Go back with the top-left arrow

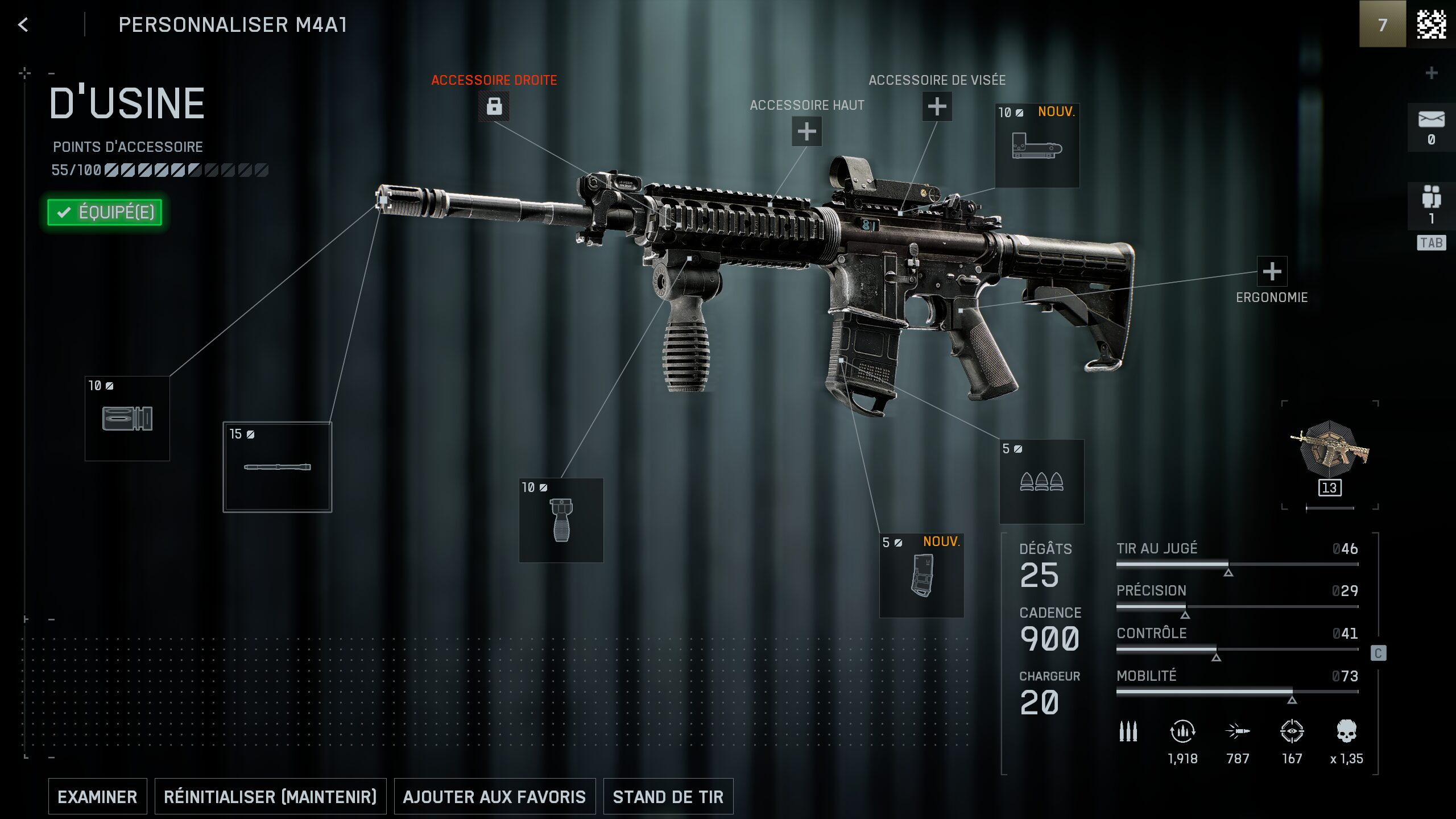[23, 24]
